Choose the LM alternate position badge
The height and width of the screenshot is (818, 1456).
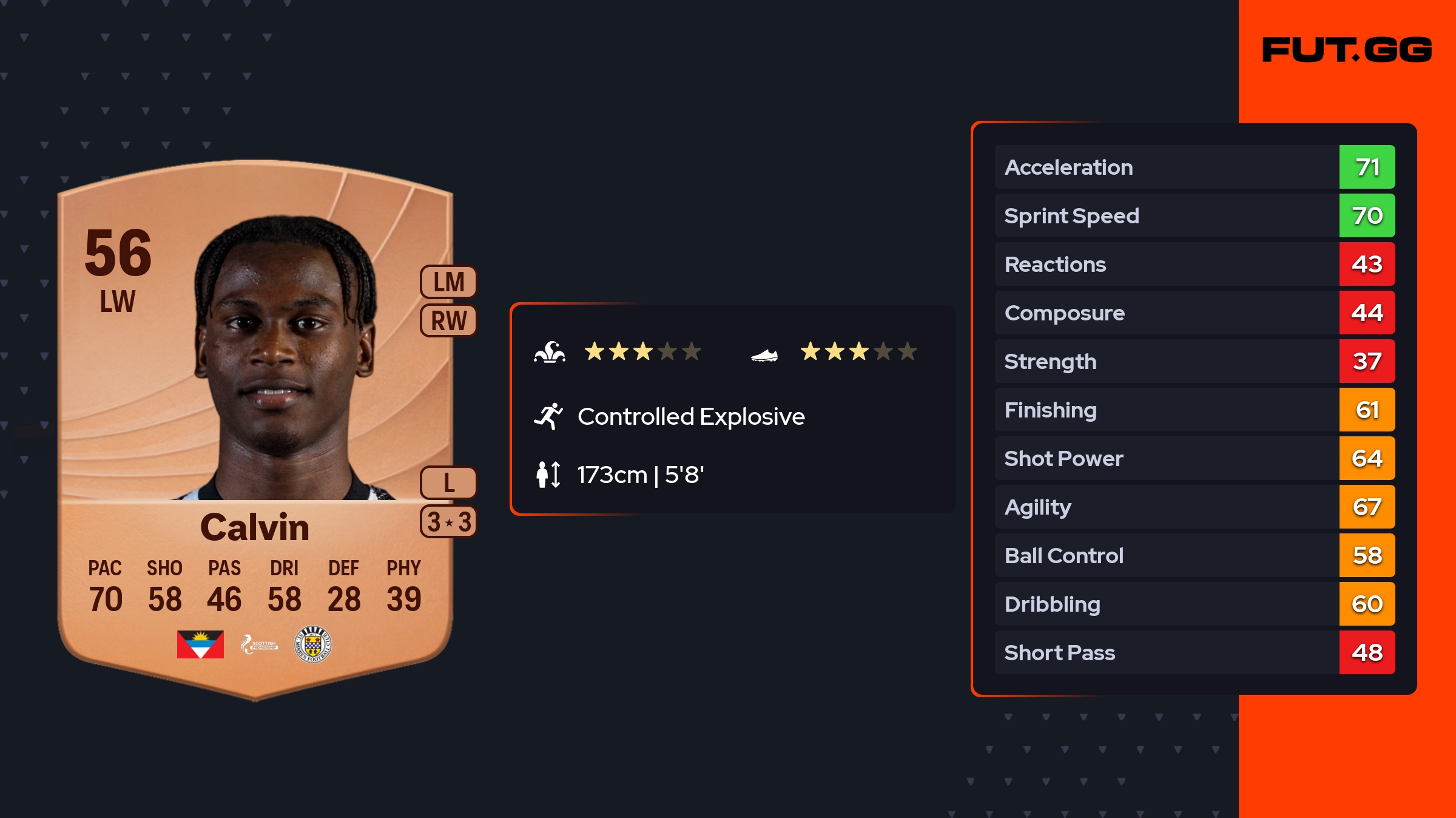[448, 282]
